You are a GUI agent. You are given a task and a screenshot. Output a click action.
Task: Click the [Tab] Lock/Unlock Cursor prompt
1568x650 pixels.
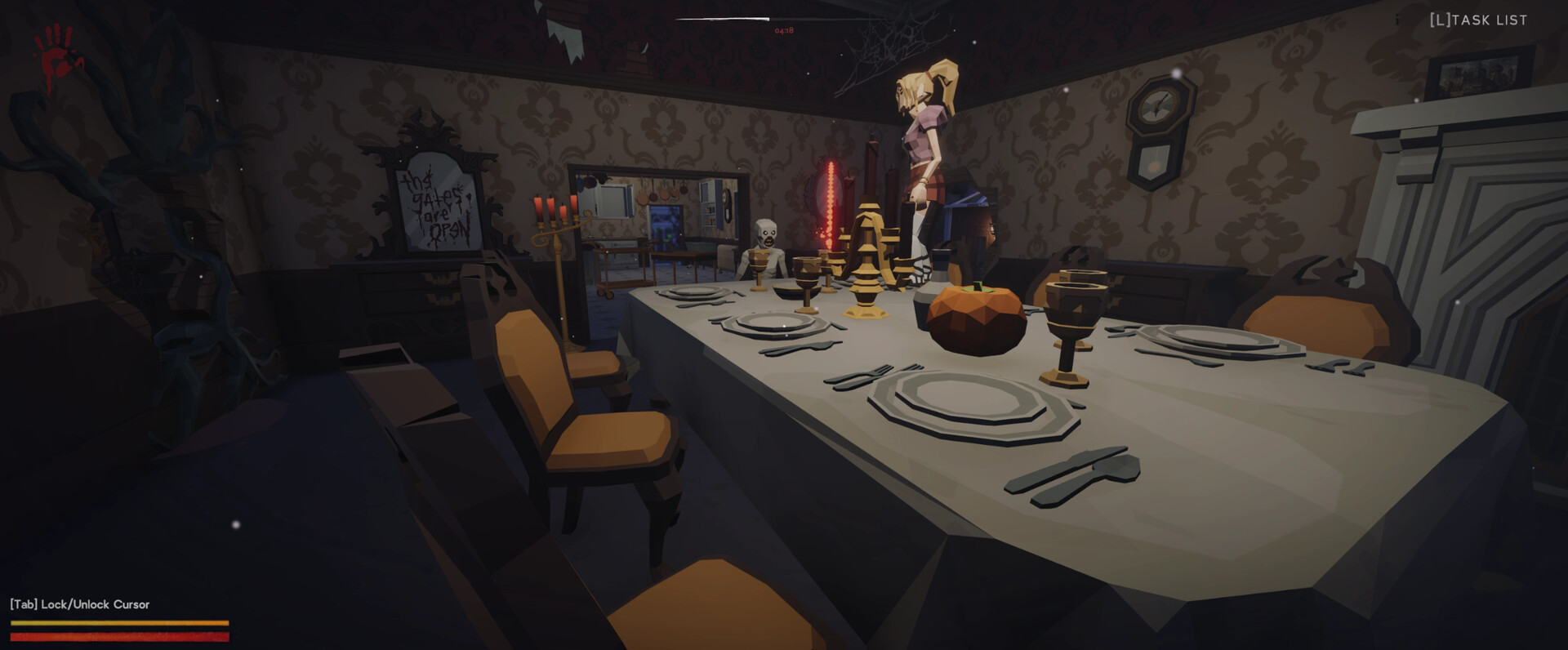click(79, 604)
